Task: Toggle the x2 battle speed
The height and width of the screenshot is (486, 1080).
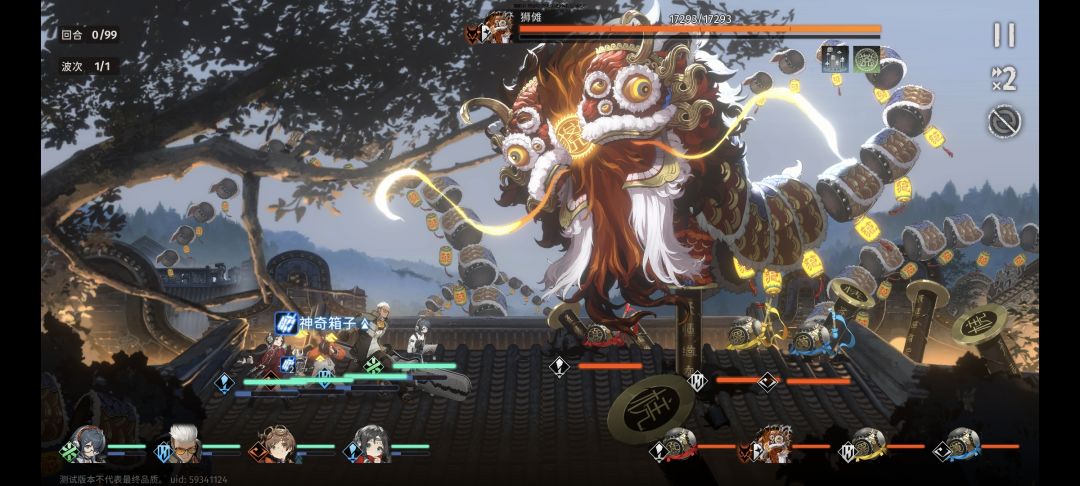Action: pyautogui.click(x=1003, y=78)
